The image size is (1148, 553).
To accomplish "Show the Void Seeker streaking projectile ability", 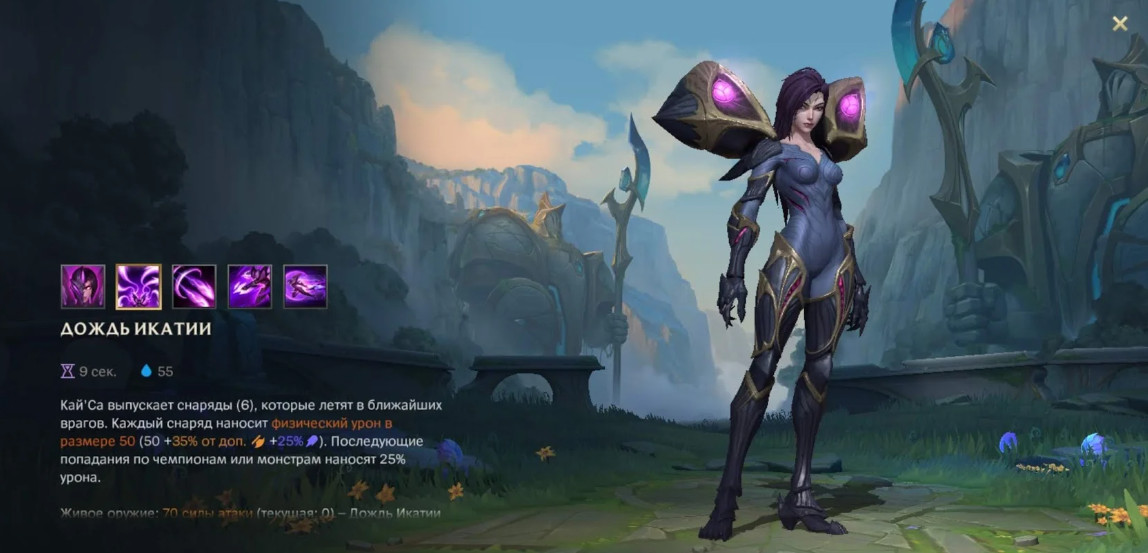I will [194, 286].
